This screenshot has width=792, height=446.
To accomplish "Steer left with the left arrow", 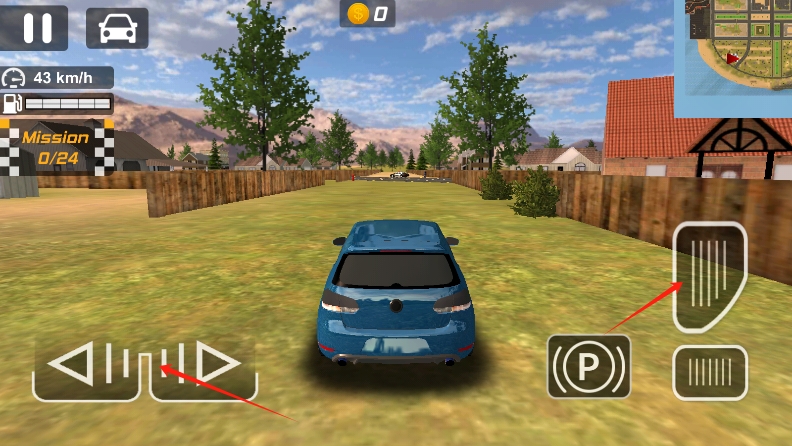I will tap(85, 366).
